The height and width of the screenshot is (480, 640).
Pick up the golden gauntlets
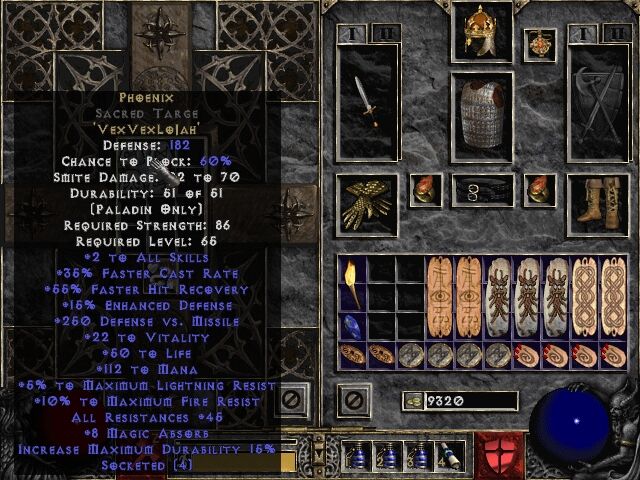[368, 203]
